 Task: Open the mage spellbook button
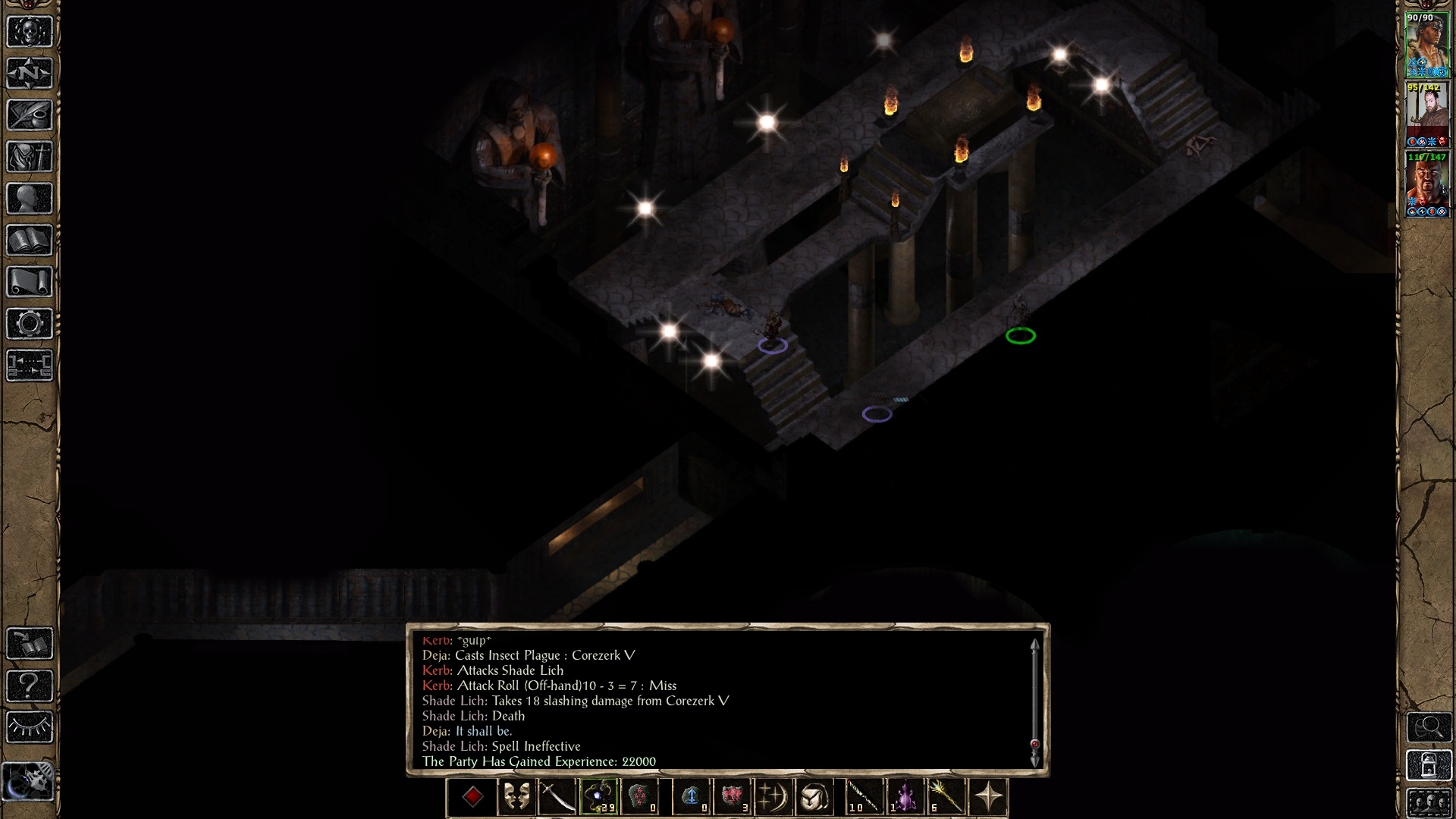coord(30,240)
